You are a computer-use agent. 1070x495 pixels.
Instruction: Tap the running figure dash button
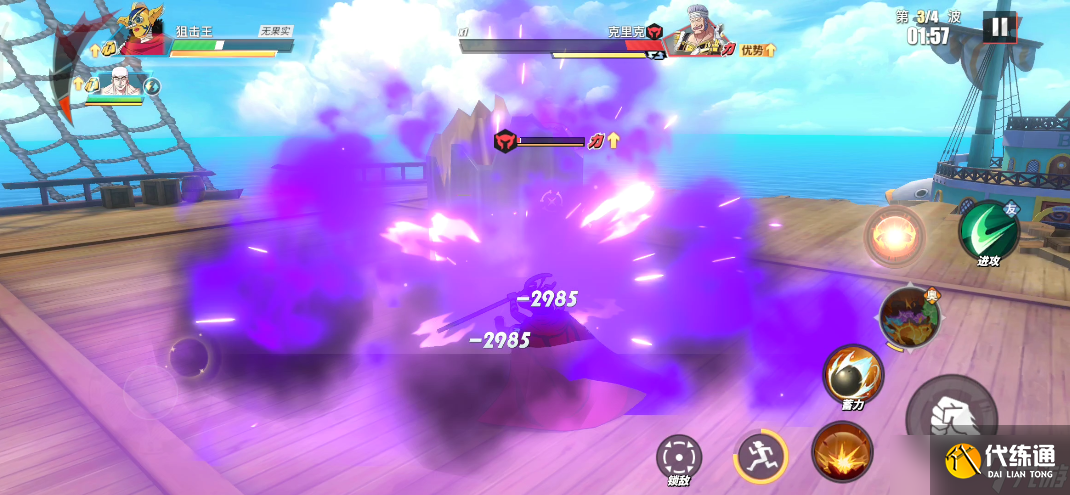761,455
